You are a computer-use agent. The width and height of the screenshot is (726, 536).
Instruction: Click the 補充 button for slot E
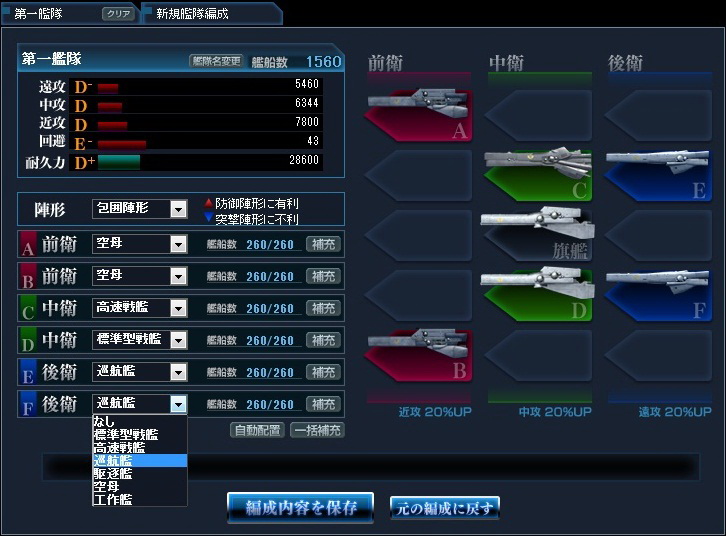323,372
